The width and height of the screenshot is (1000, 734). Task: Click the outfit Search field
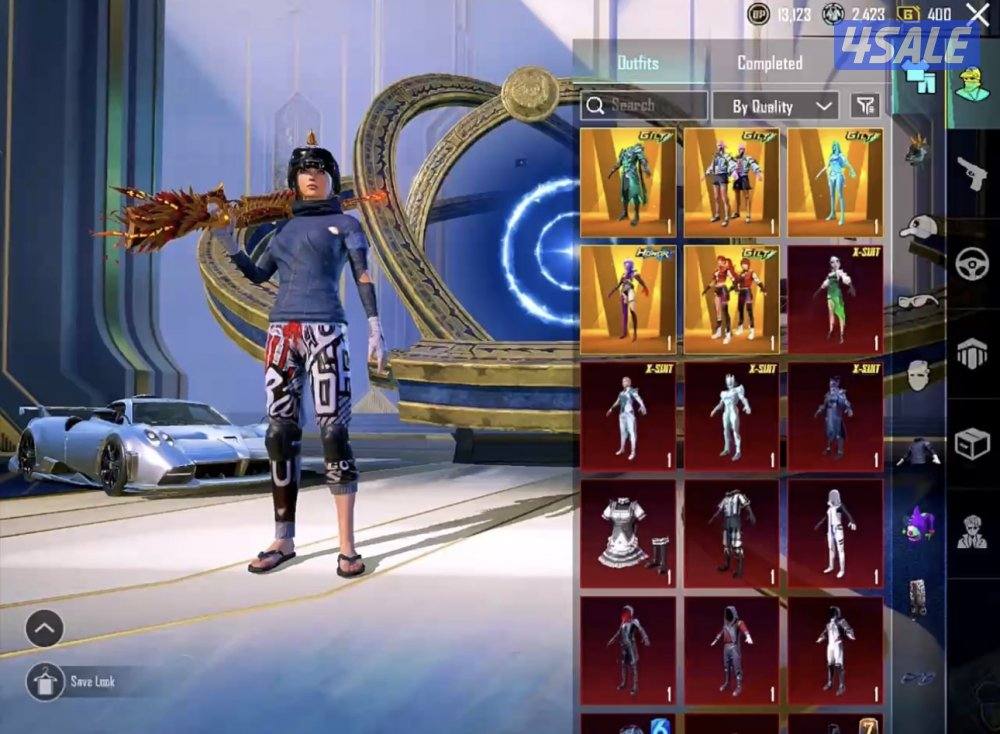tap(644, 105)
